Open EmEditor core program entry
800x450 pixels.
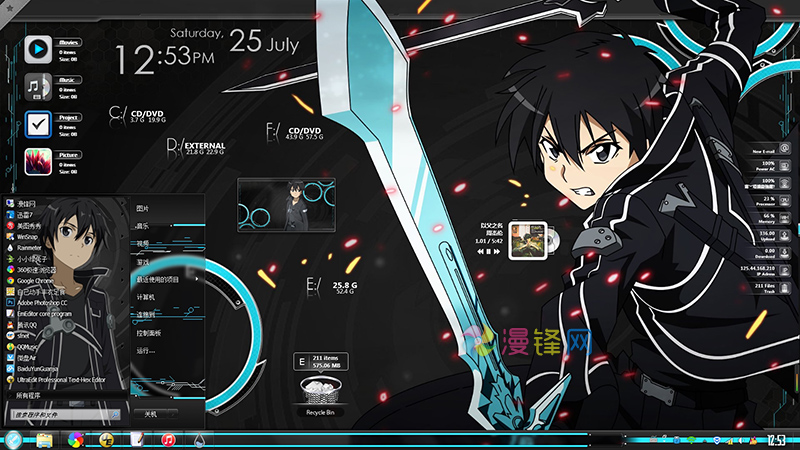pyautogui.click(x=50, y=314)
